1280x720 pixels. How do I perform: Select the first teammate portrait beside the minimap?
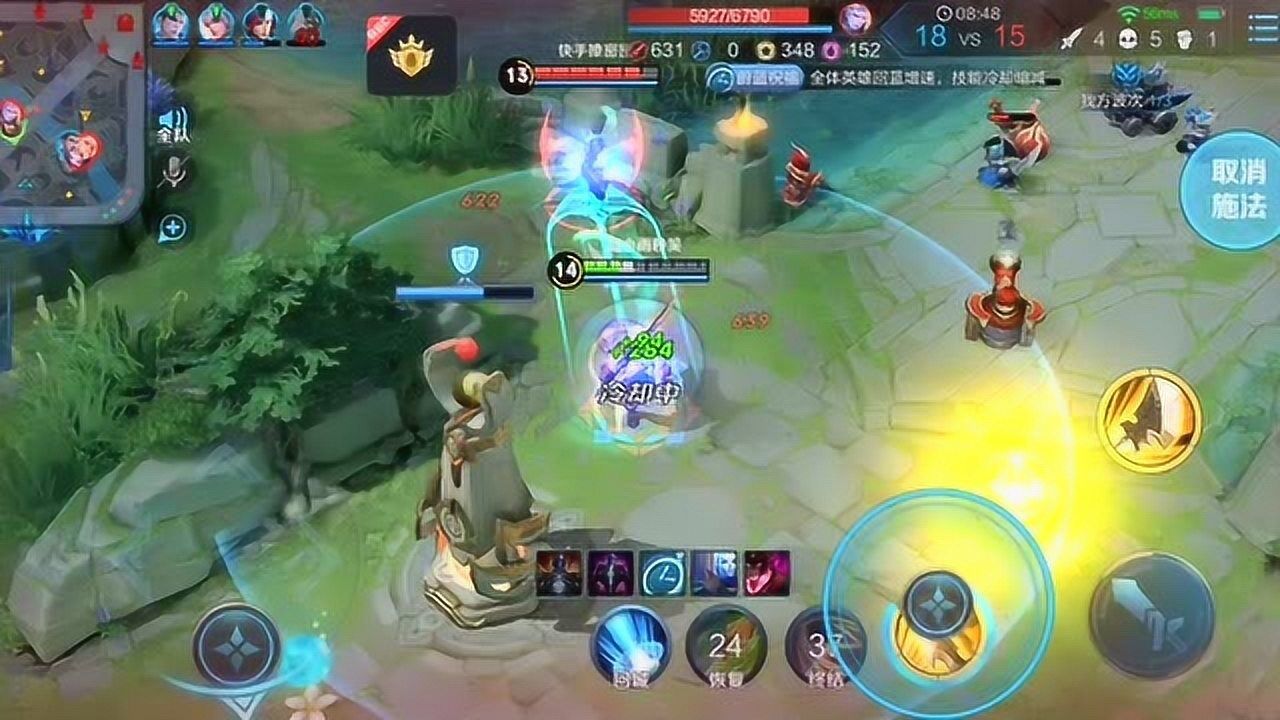coord(170,23)
